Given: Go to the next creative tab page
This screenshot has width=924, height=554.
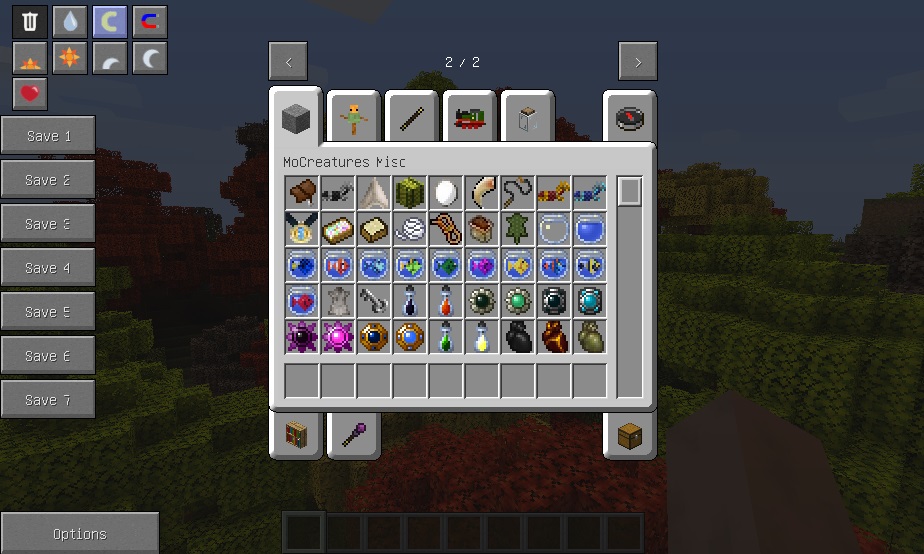Looking at the screenshot, I should point(638,62).
